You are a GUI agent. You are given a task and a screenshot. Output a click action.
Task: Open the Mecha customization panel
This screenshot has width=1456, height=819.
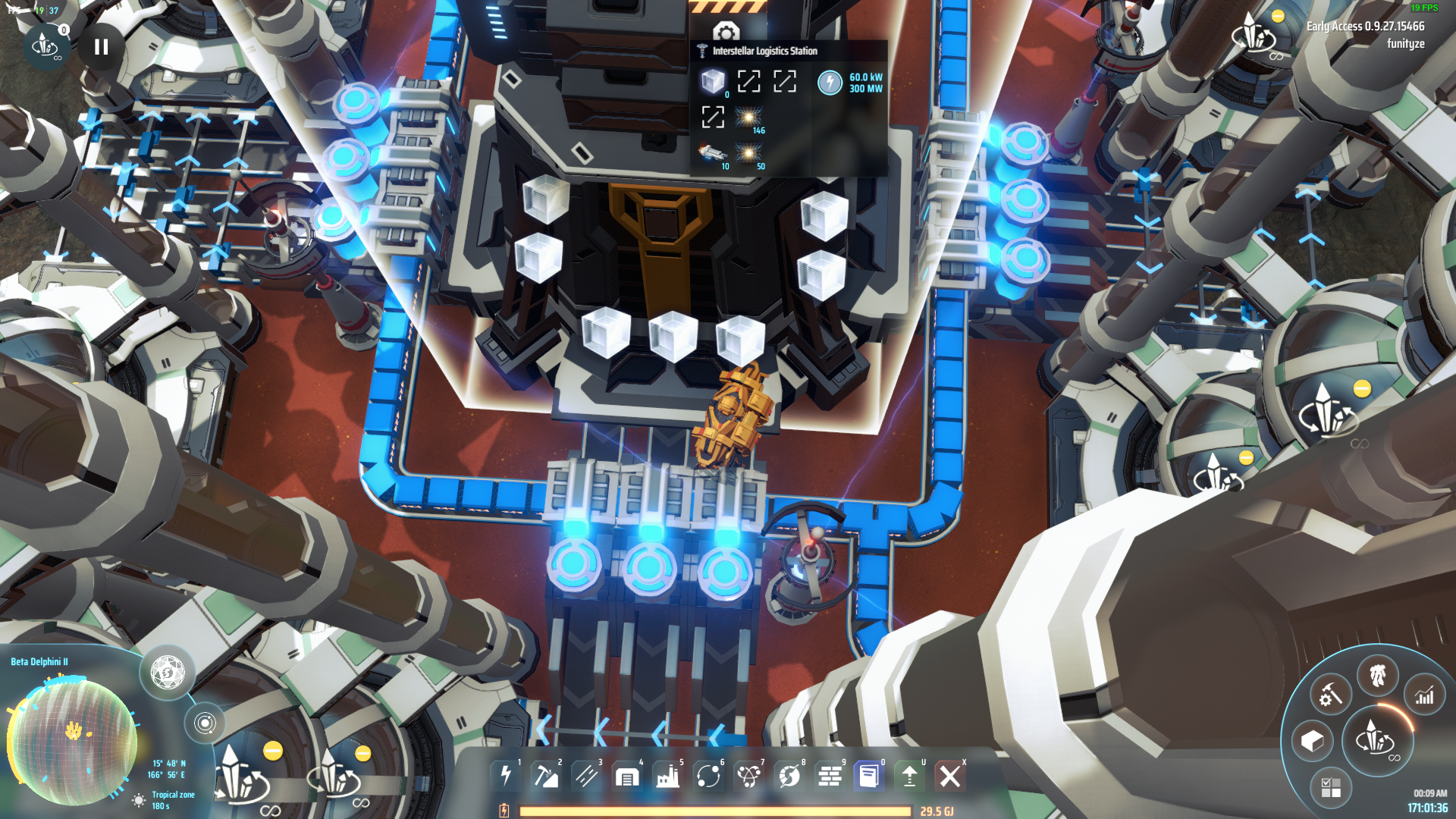pos(1378,674)
